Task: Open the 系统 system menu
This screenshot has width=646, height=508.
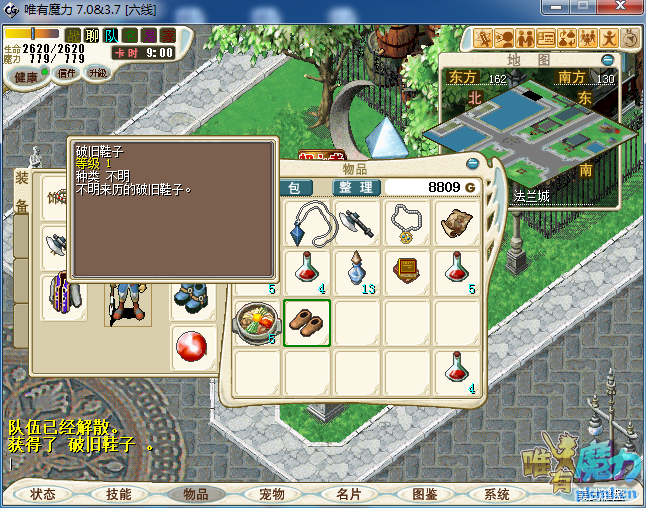Action: pos(497,494)
